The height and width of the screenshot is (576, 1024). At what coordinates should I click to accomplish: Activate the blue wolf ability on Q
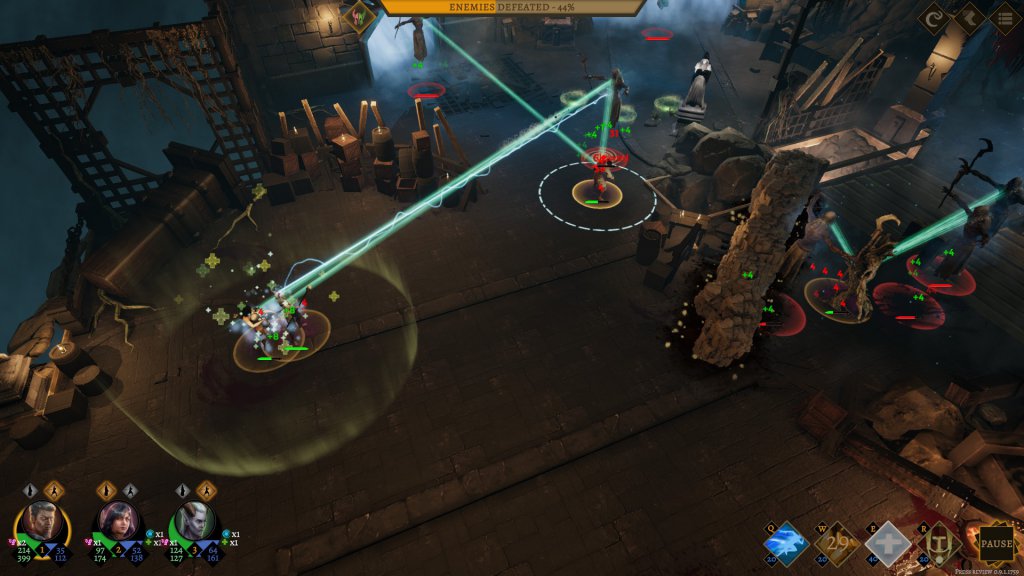tap(783, 545)
